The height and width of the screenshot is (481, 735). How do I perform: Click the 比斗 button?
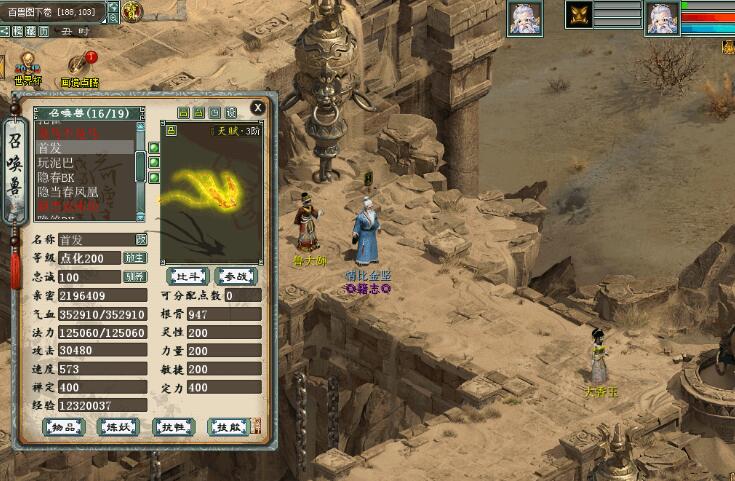(187, 275)
